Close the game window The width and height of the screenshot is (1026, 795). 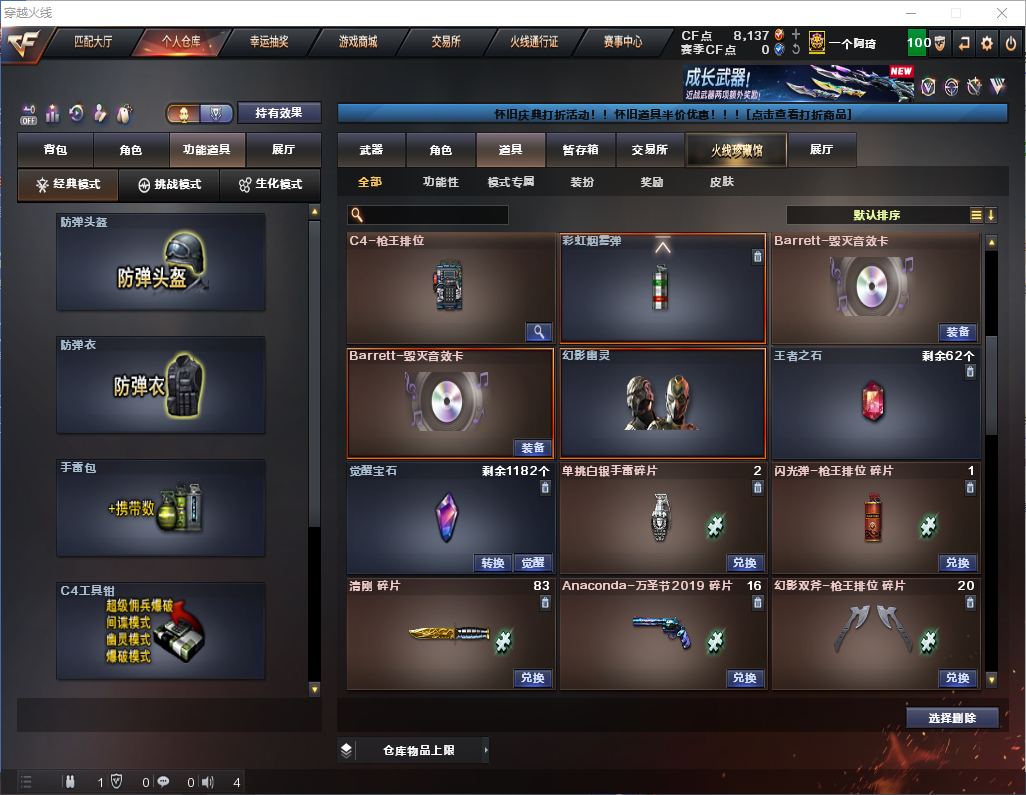1001,13
